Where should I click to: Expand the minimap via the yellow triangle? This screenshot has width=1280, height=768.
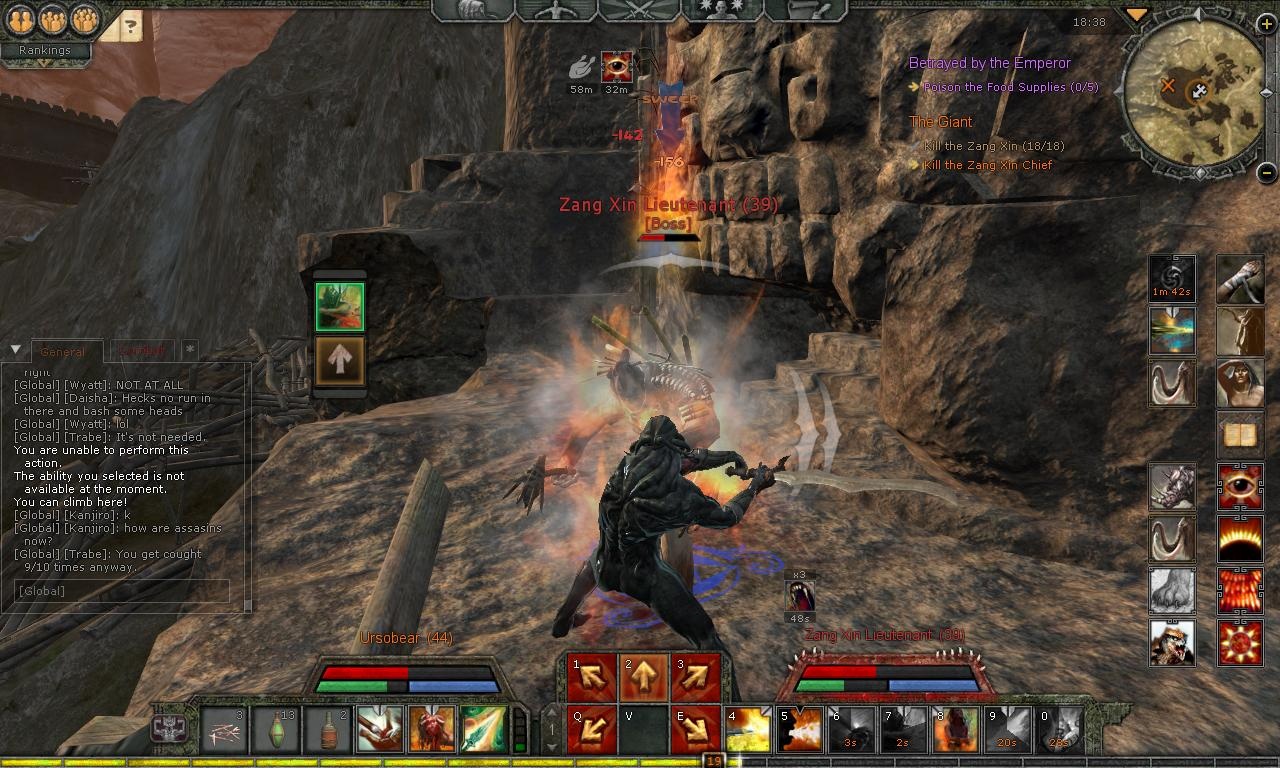1135,14
